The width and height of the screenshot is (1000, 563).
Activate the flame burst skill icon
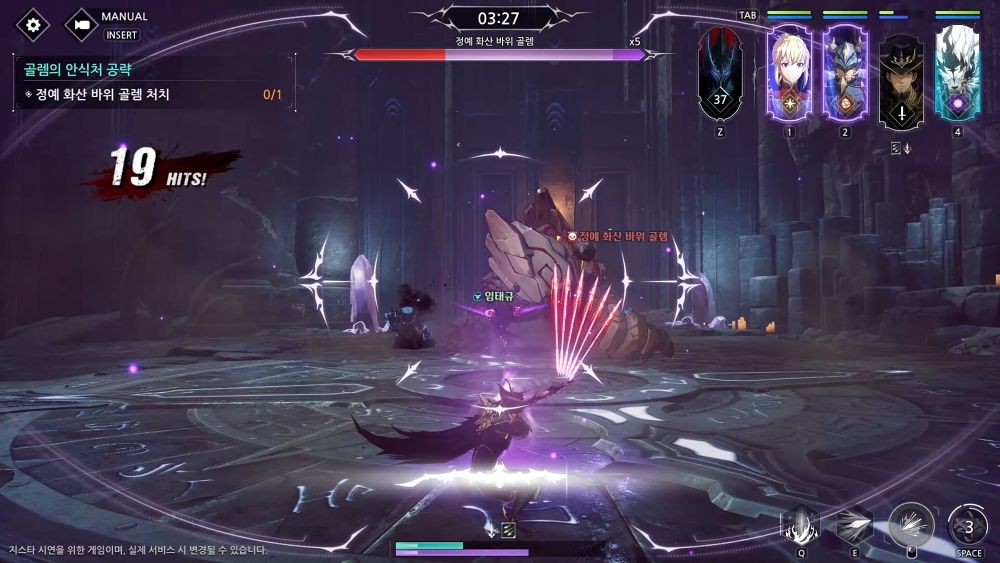[800, 524]
